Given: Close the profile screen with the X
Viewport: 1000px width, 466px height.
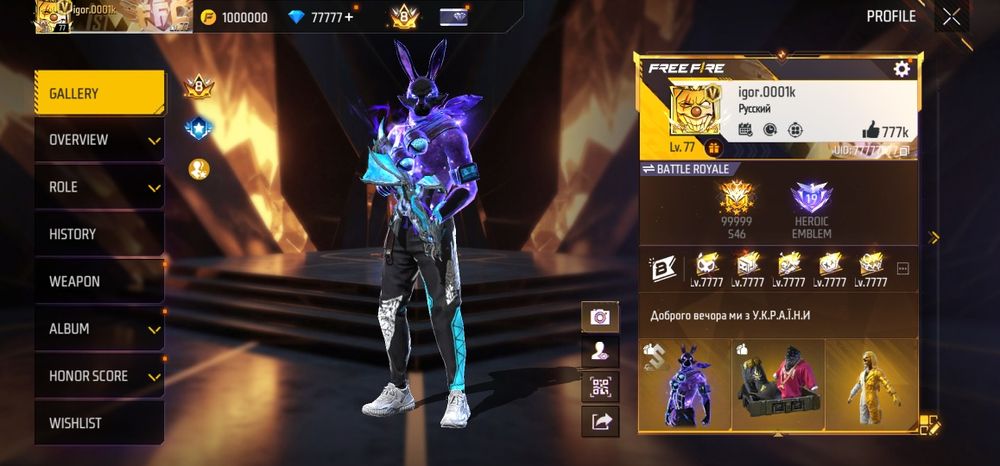Looking at the screenshot, I should tap(951, 16).
